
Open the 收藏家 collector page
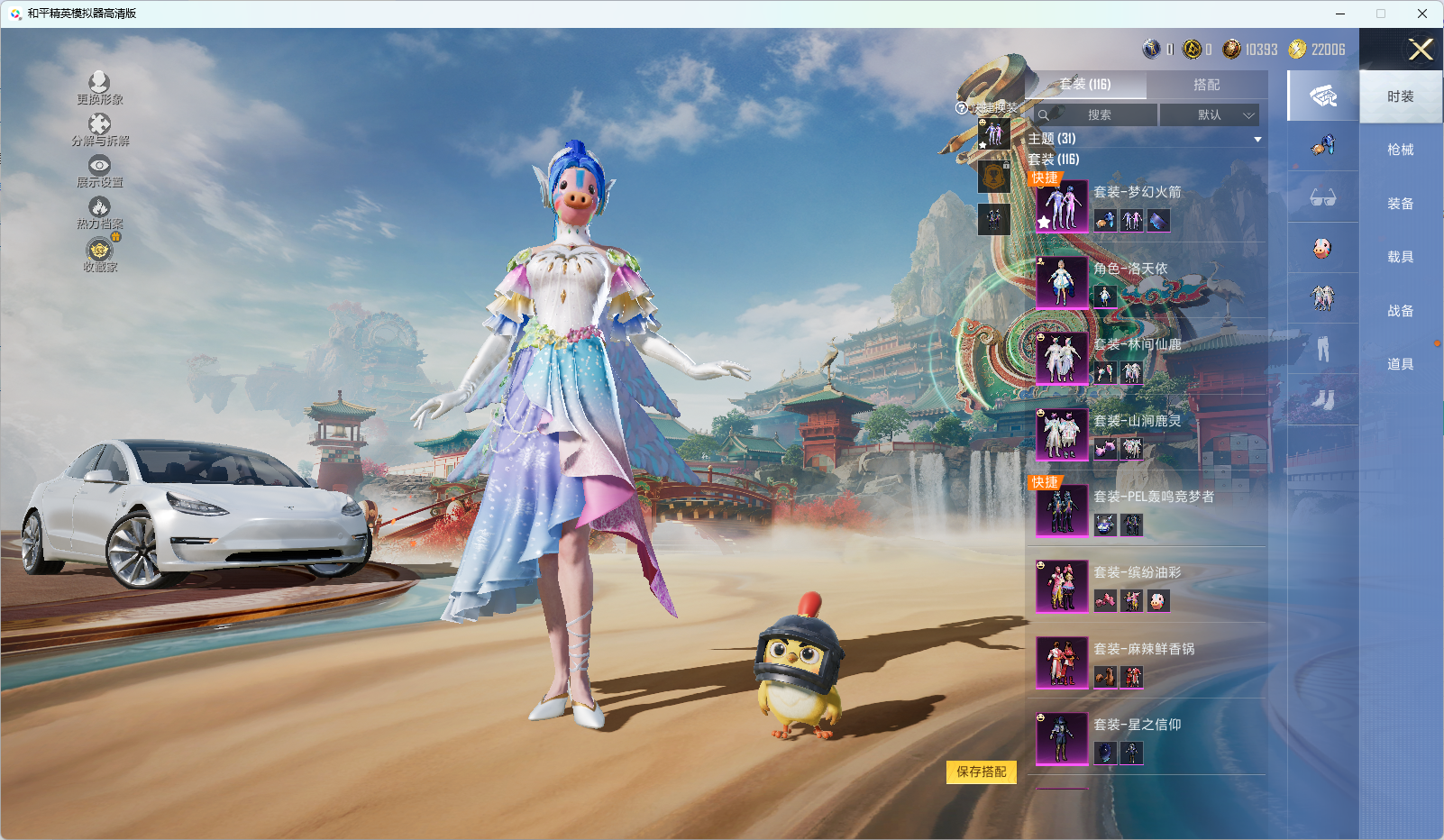point(100,255)
